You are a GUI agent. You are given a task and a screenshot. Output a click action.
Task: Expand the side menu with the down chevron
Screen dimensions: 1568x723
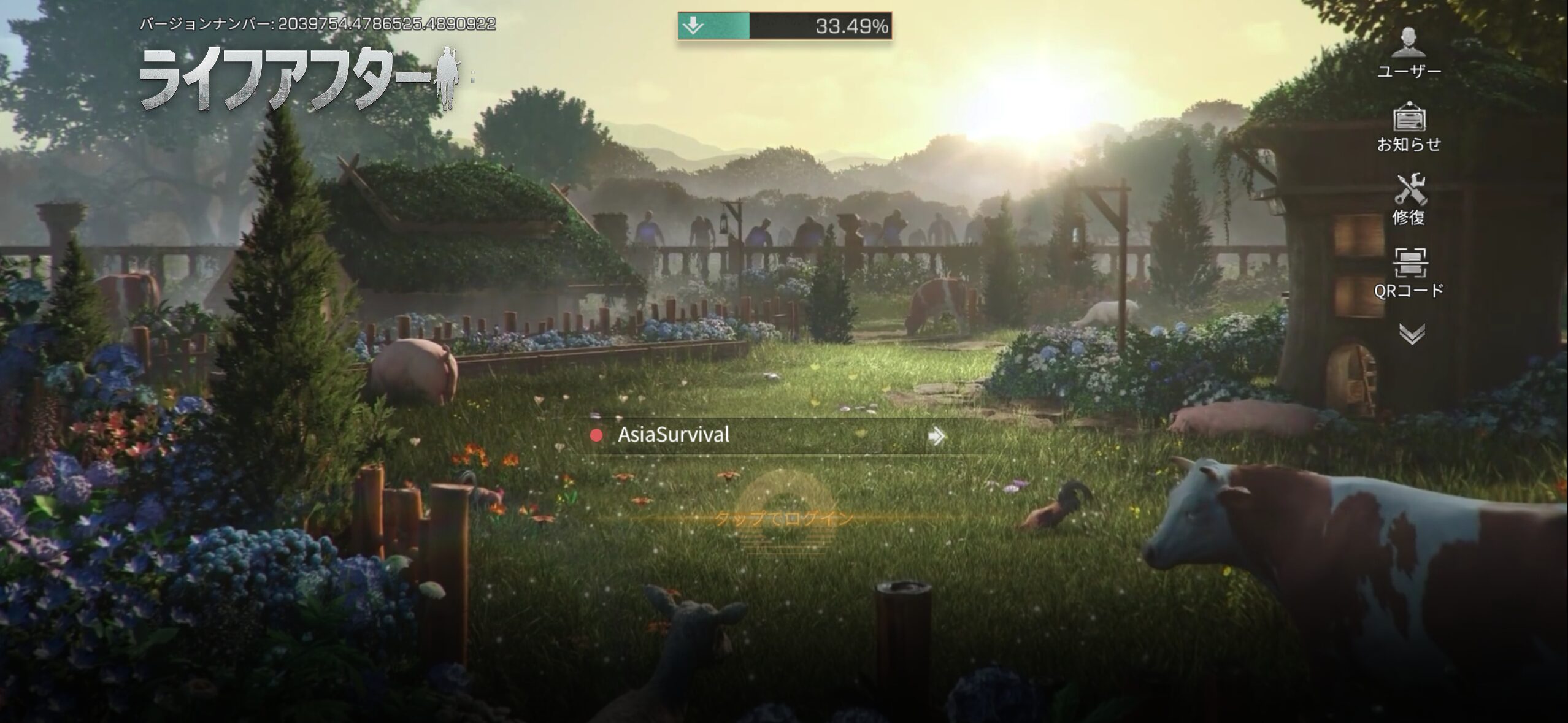click(1411, 334)
